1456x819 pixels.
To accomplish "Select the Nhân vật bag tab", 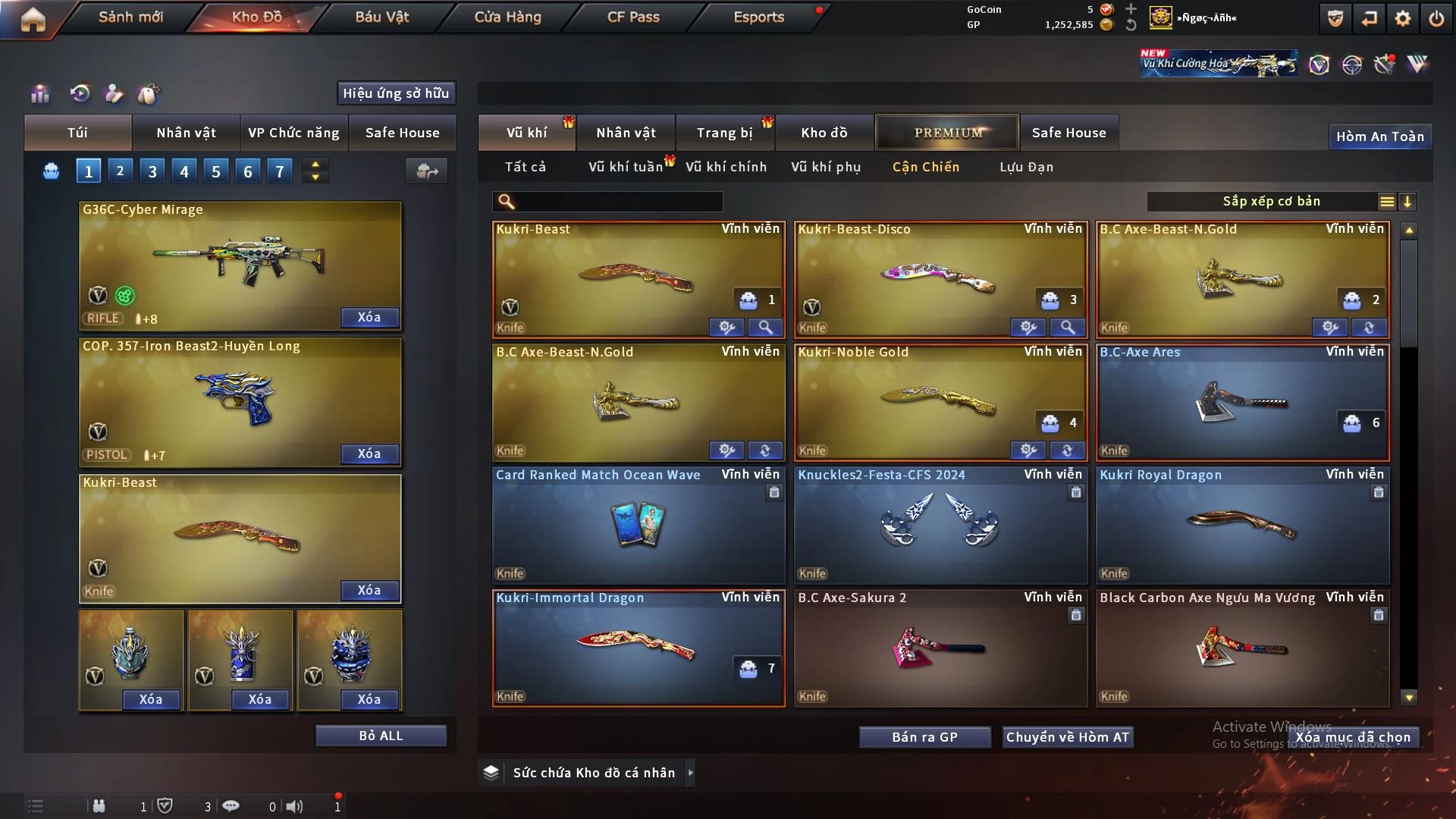I will (x=186, y=133).
